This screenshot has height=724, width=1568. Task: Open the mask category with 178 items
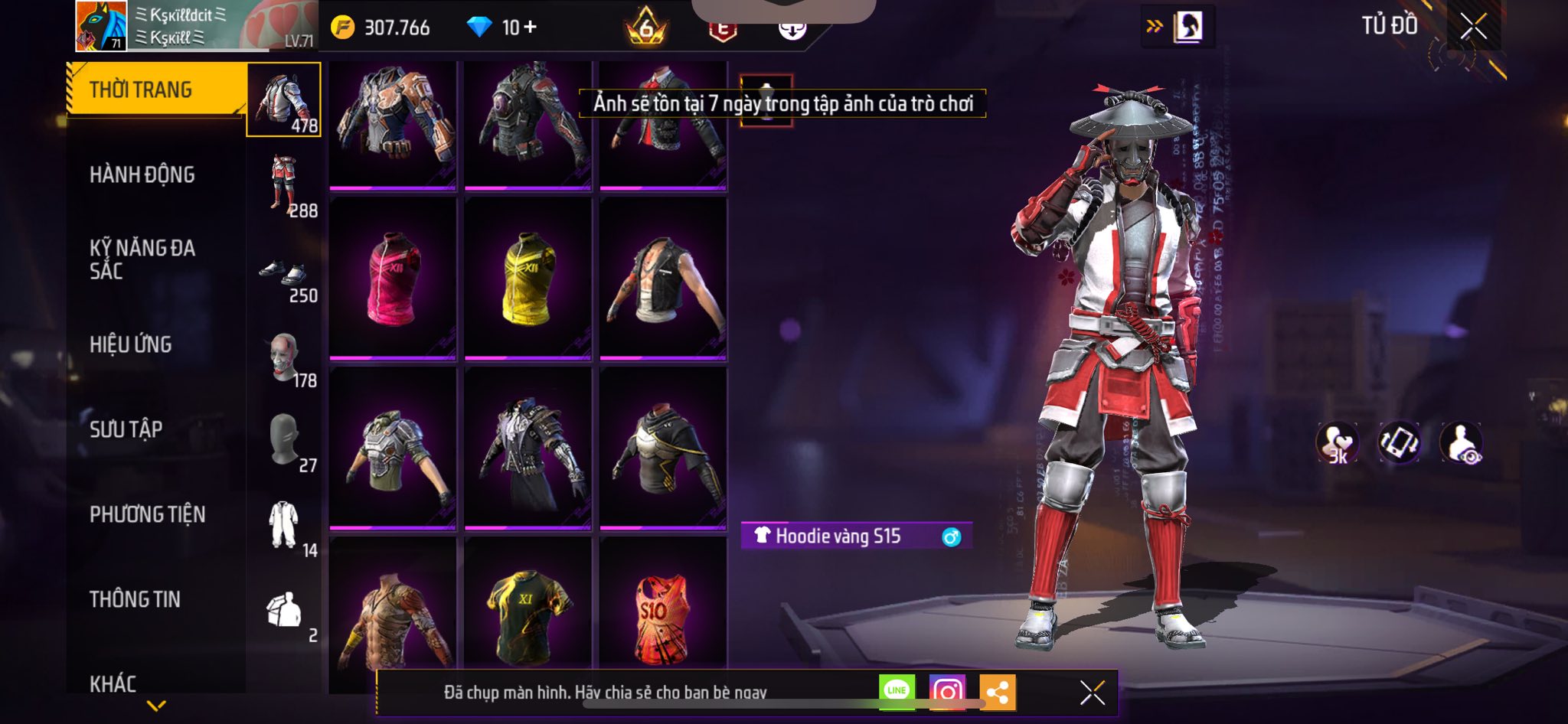pyautogui.click(x=285, y=360)
